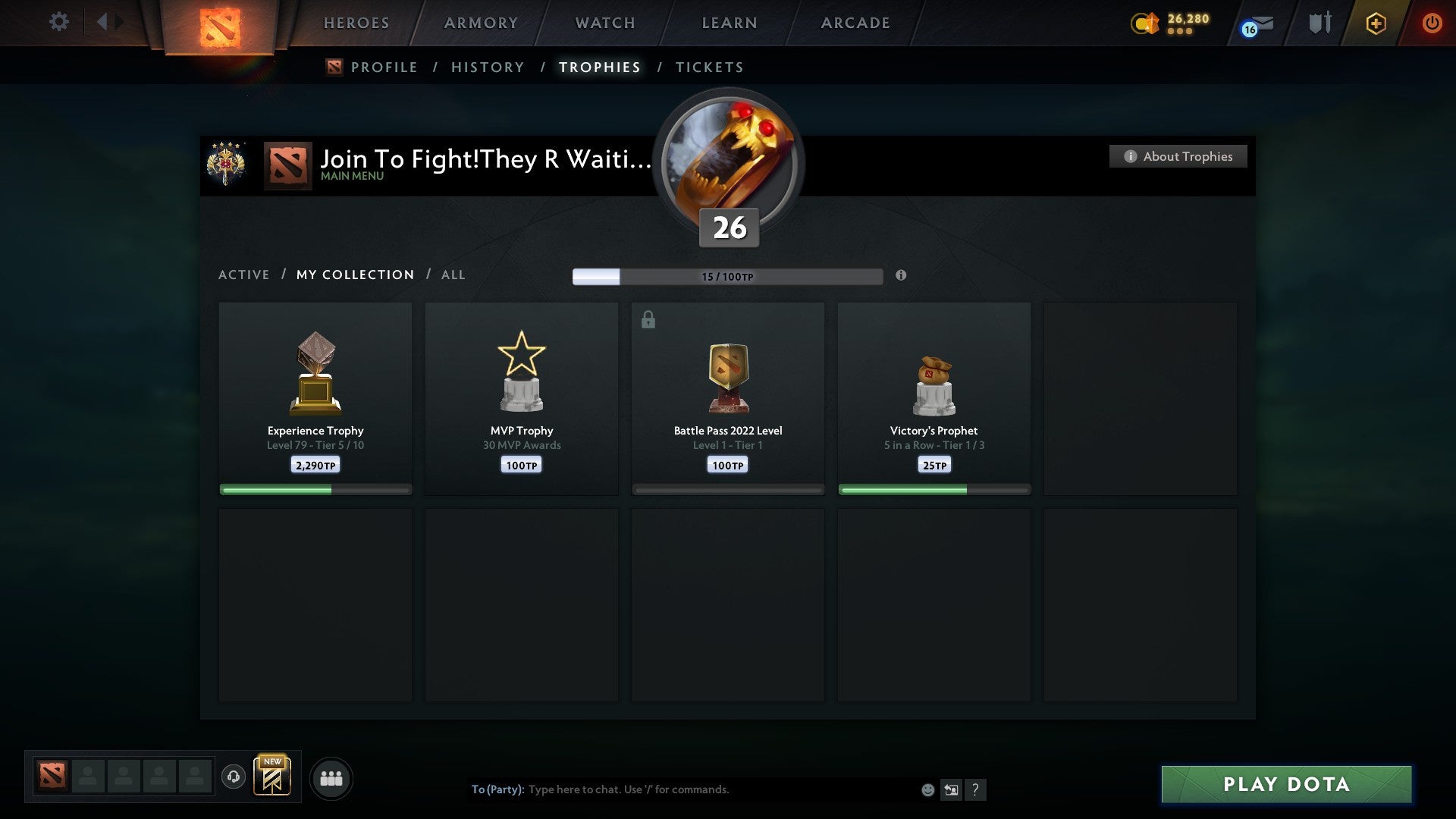Open the settings gear menu

tap(59, 22)
